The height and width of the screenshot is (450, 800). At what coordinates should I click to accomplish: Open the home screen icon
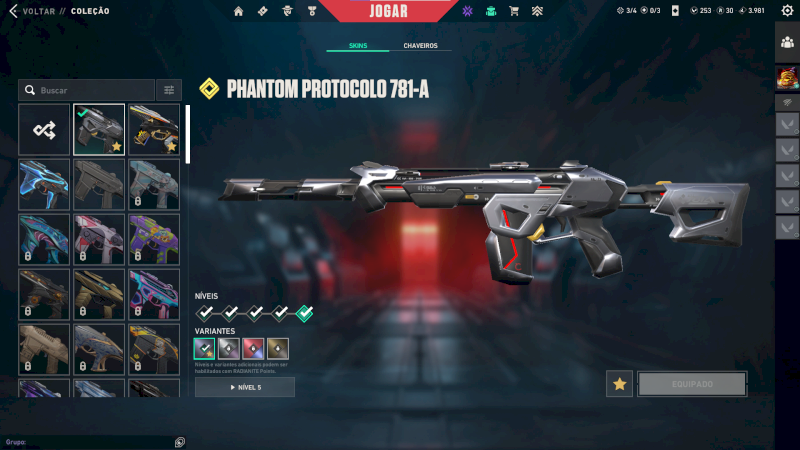(238, 11)
